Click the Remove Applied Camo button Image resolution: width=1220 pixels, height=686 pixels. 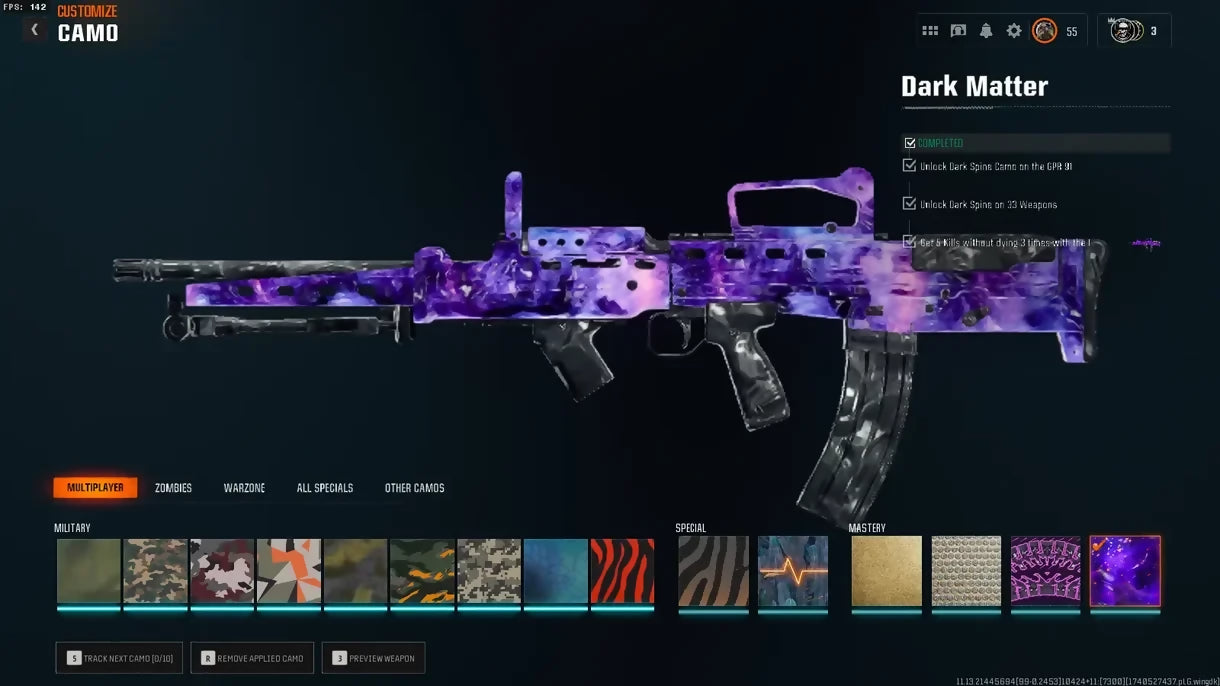(252, 658)
